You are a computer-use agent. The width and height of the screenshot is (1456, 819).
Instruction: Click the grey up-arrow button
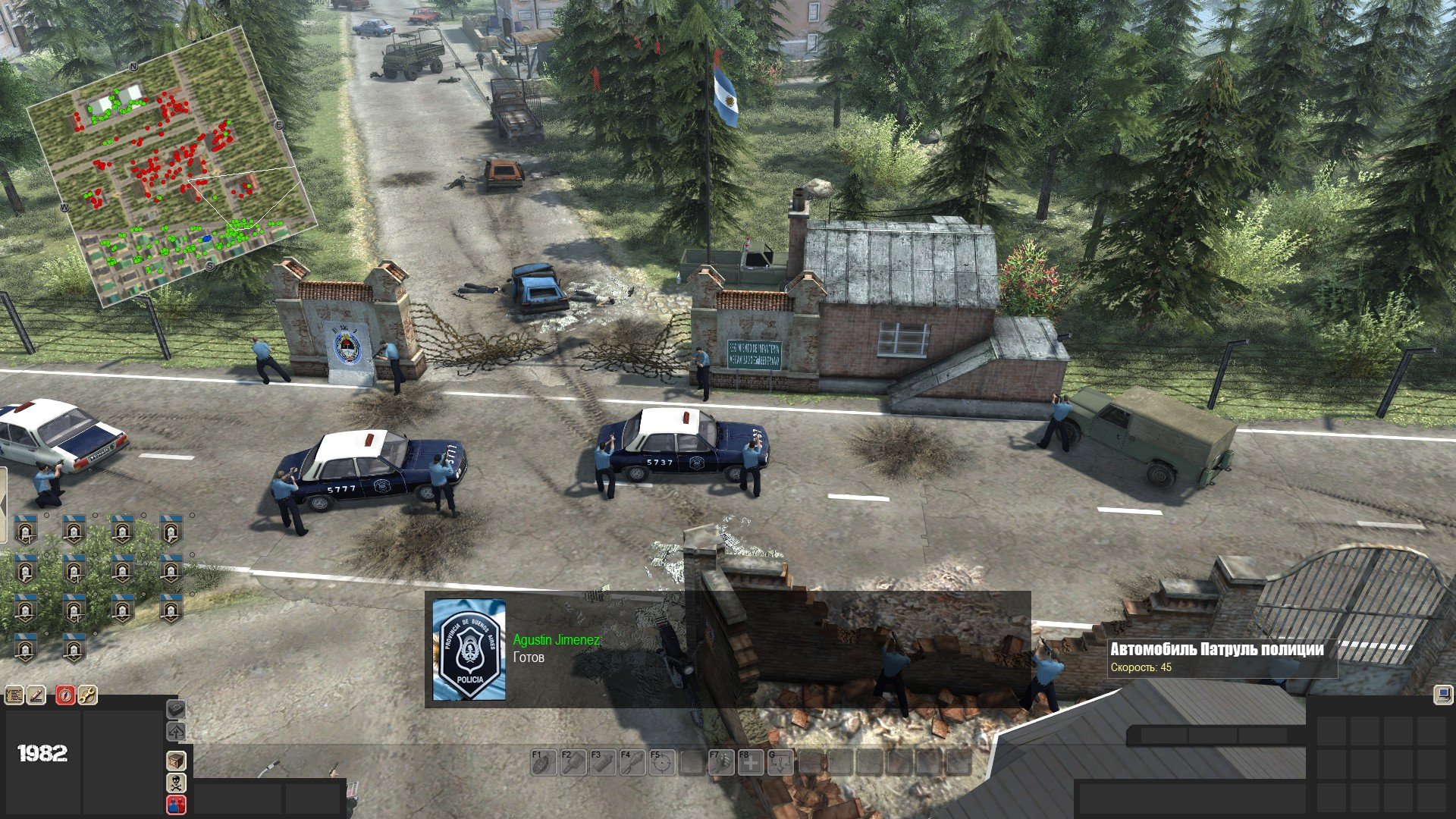click(x=176, y=732)
